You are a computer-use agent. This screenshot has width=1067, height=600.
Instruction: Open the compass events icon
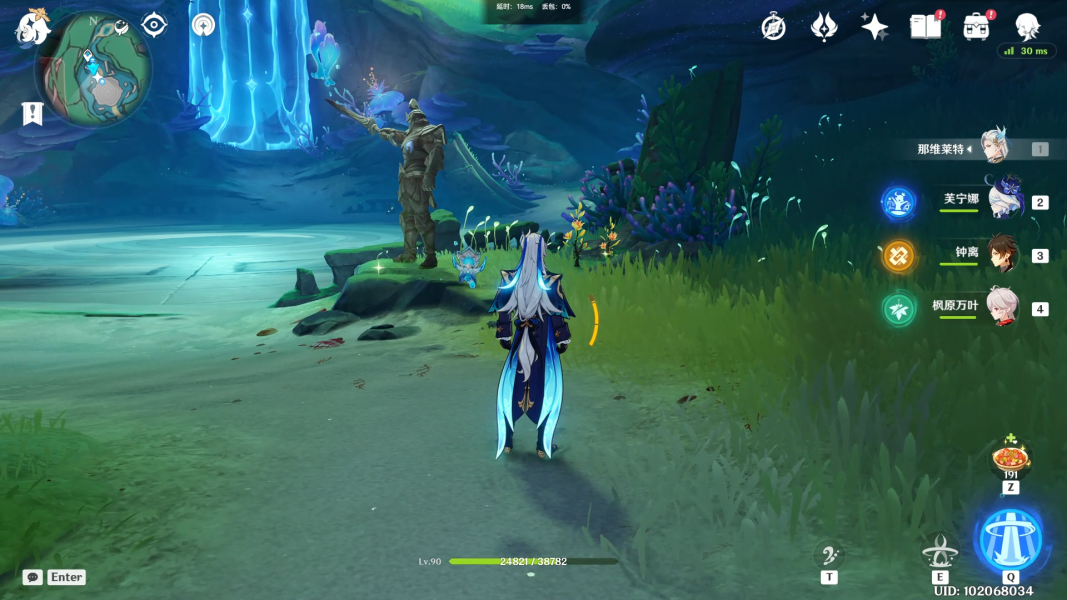773,27
